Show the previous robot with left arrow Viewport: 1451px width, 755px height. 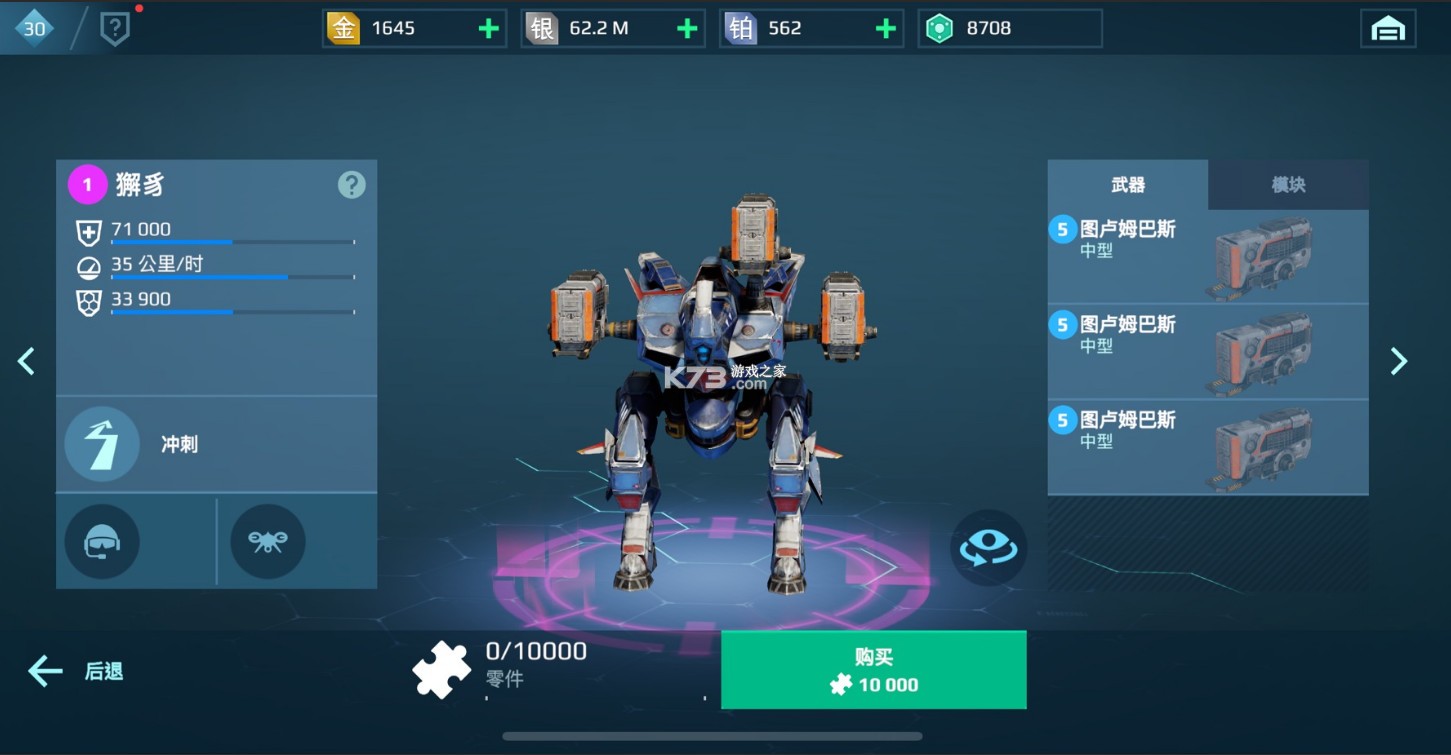click(27, 361)
